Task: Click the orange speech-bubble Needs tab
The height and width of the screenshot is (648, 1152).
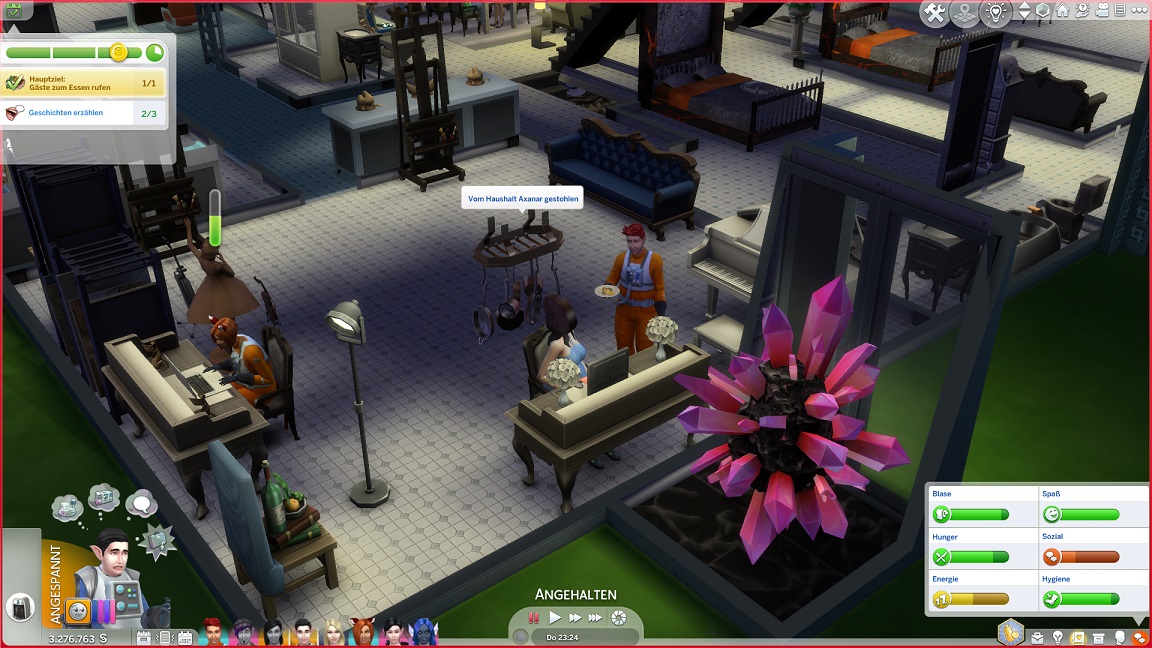Action: click(1140, 638)
